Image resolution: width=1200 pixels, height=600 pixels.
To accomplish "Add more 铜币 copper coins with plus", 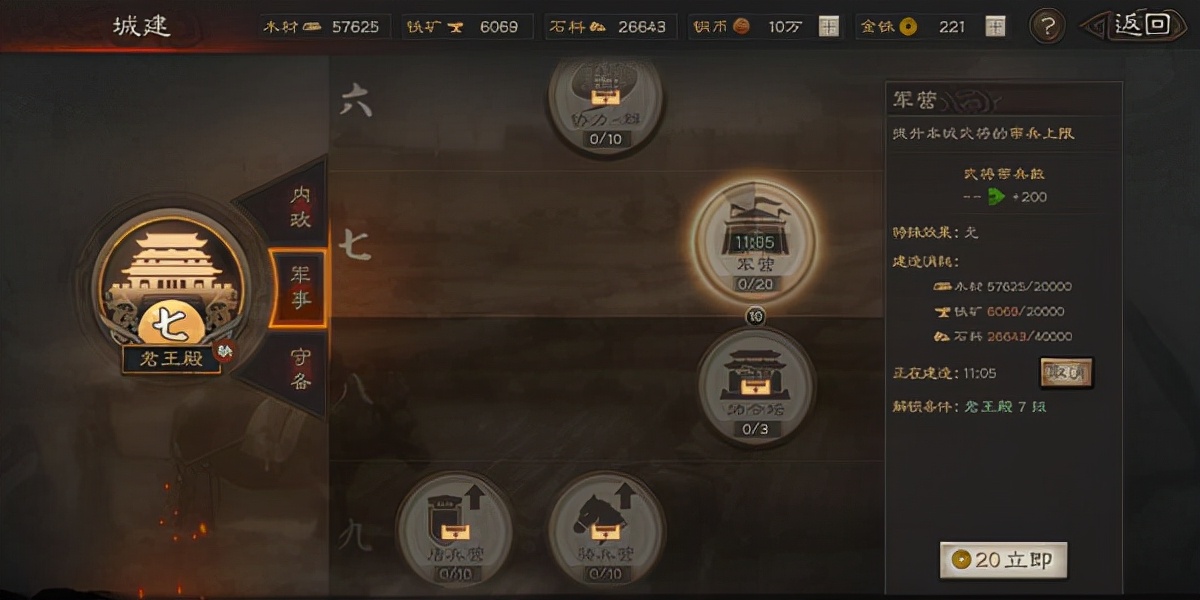I will click(829, 27).
